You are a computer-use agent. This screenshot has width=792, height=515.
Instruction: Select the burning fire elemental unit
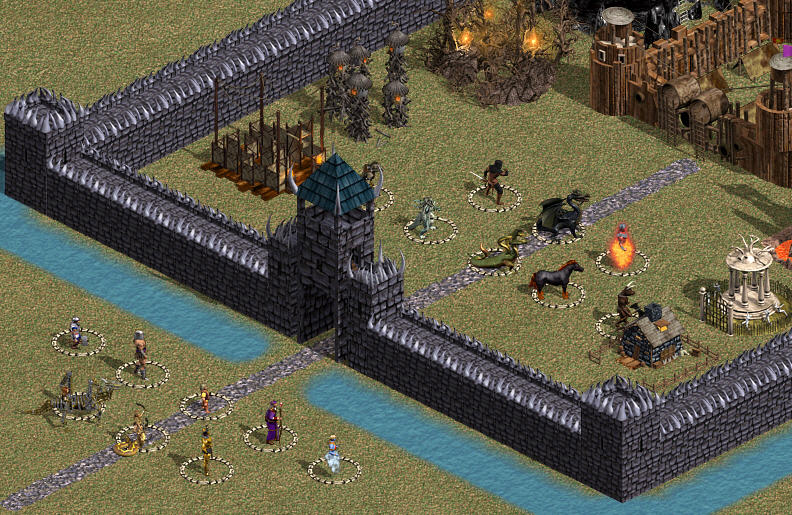click(x=622, y=250)
